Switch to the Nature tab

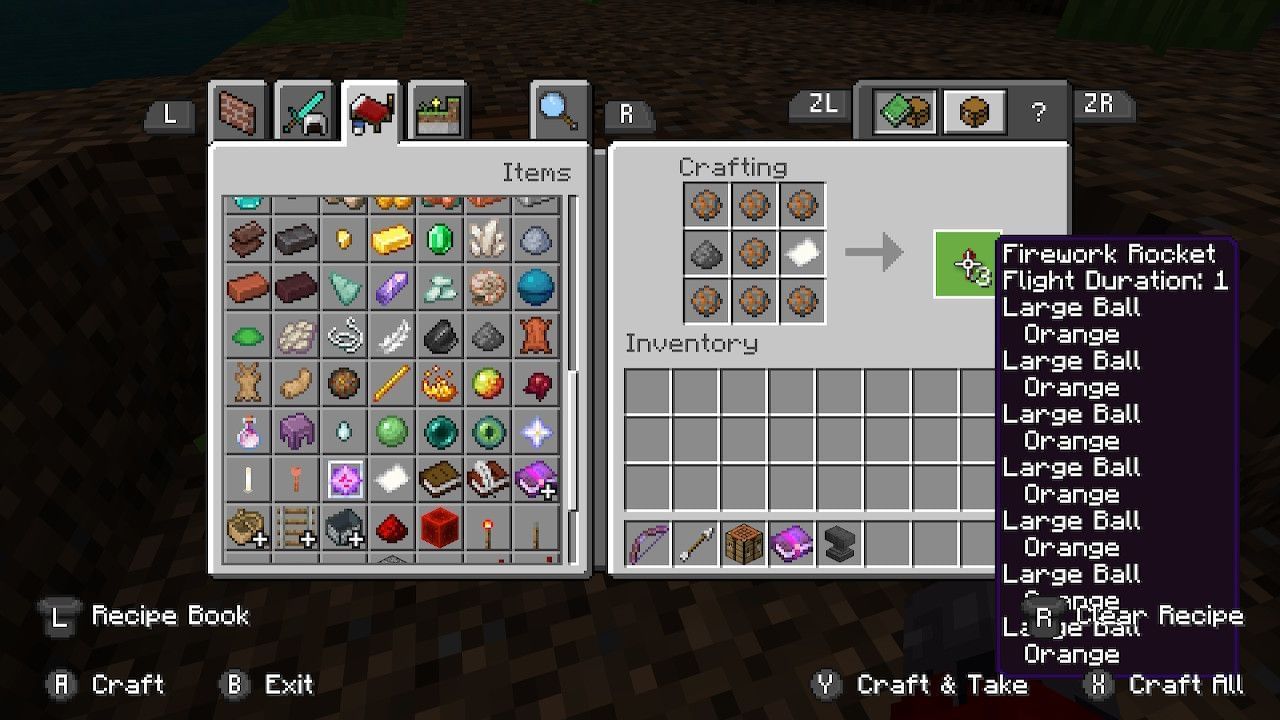436,110
